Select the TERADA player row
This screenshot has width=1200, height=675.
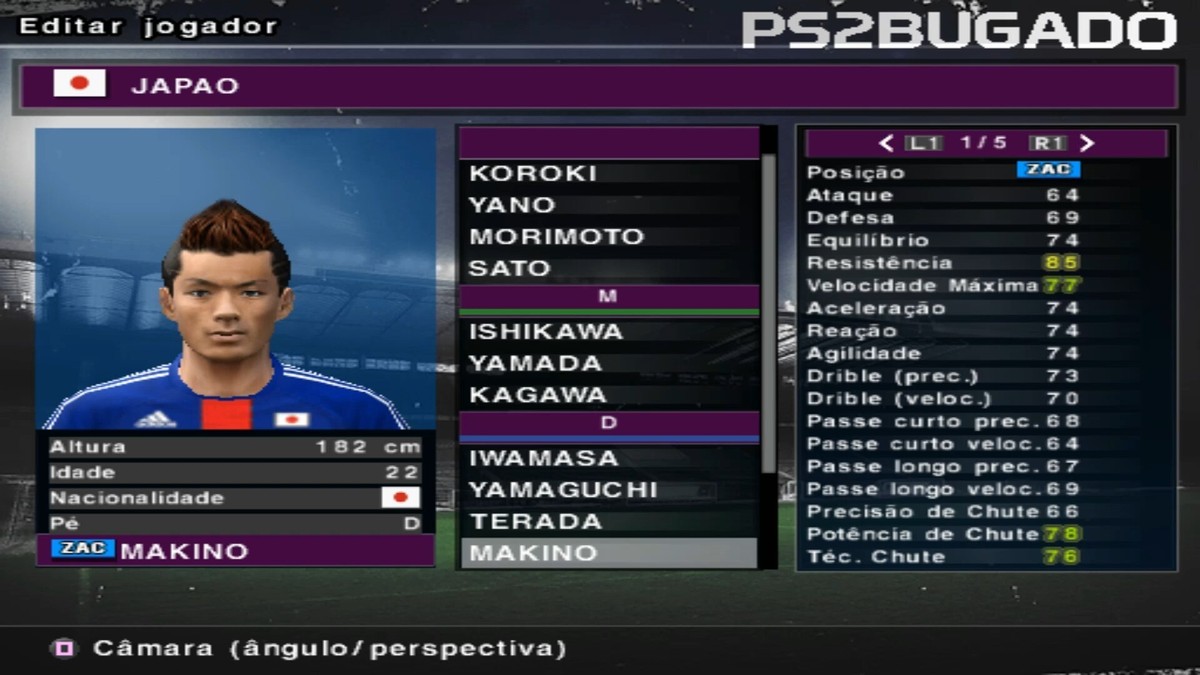(608, 521)
